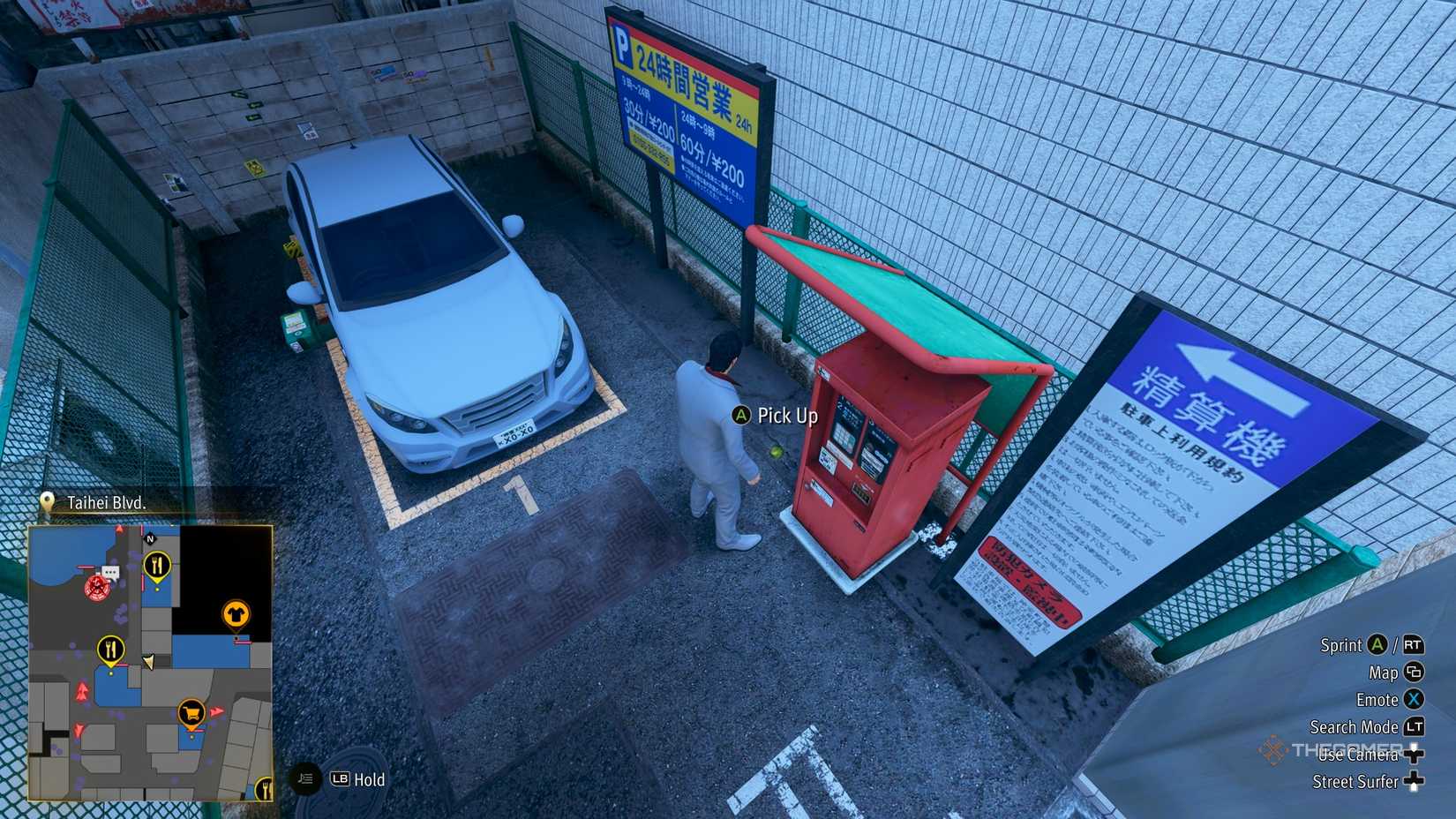Select the clothing shop shirt marker on minimap

point(235,613)
